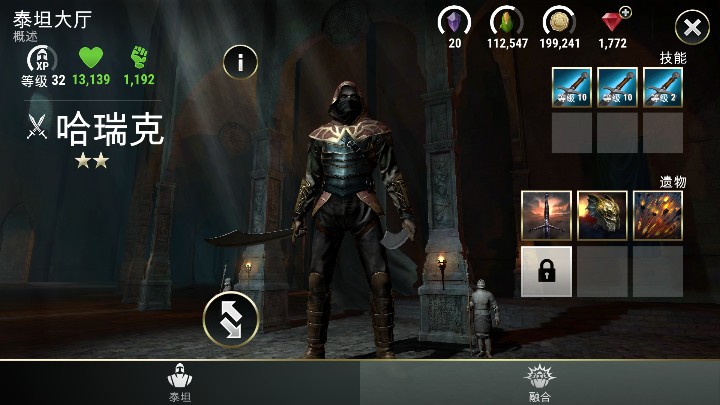
Task: Switch to the 泰坦 tab
Action: (x=180, y=382)
